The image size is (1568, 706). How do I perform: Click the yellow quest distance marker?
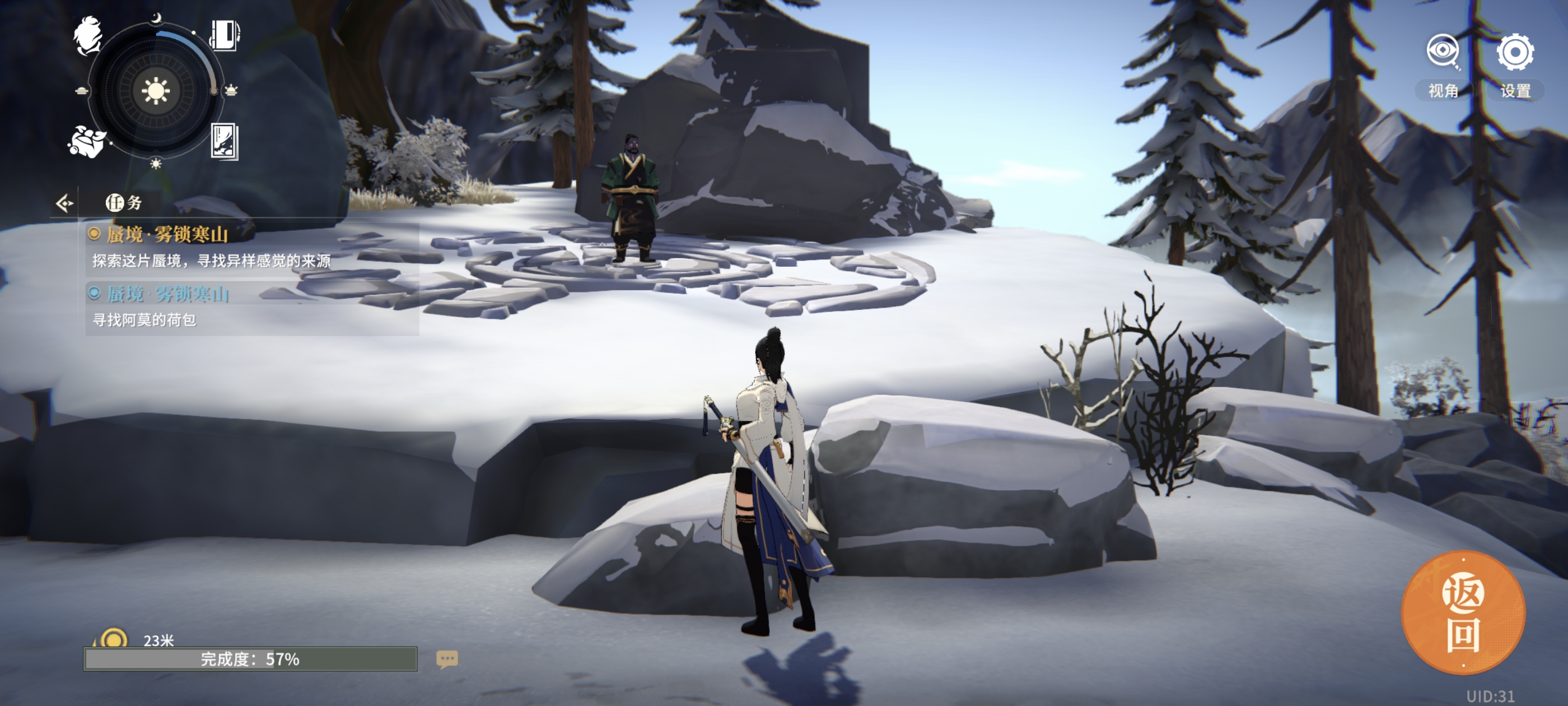(x=113, y=639)
